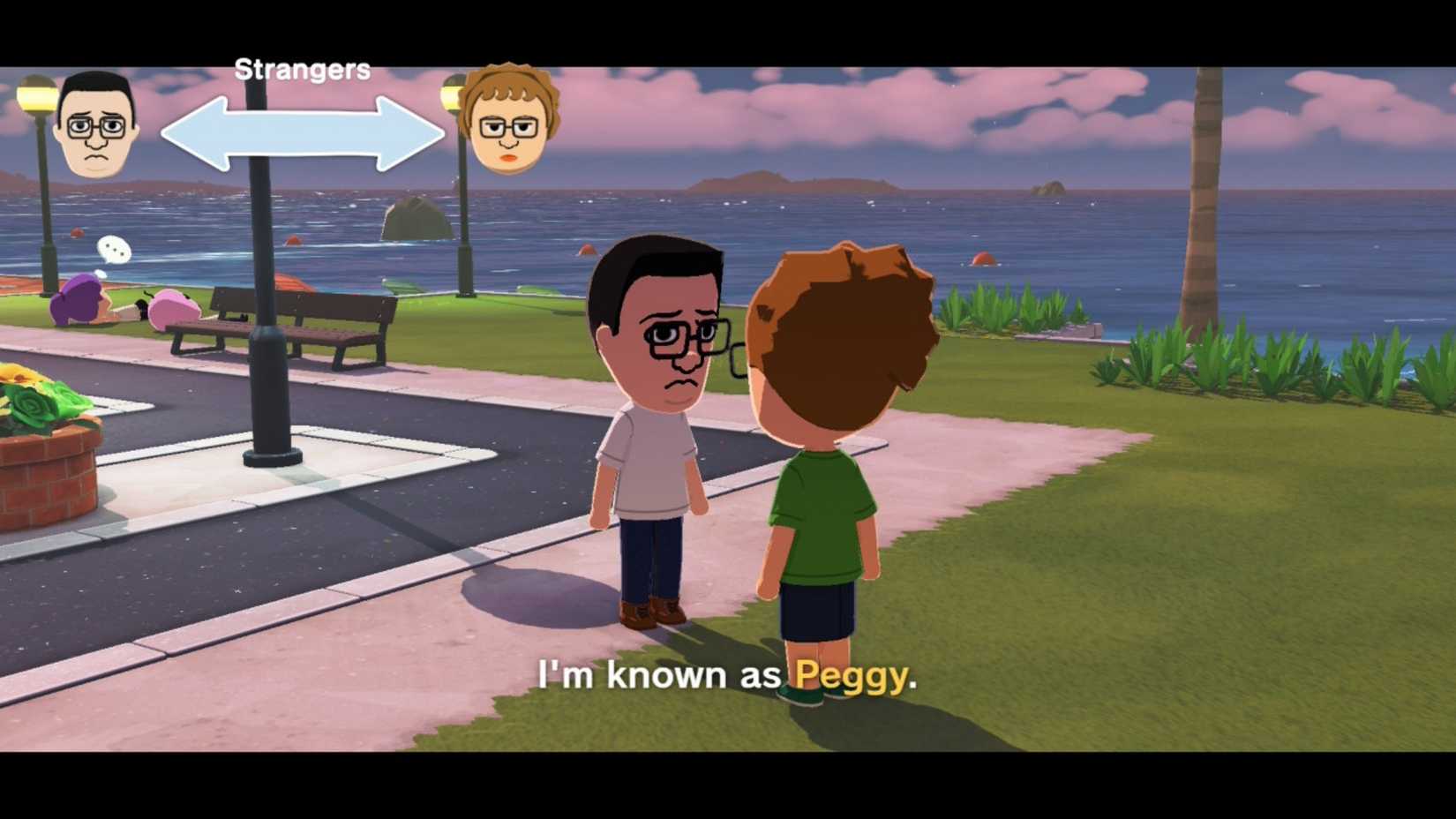Click the speech bubble above the lying Miis

[x=114, y=250]
